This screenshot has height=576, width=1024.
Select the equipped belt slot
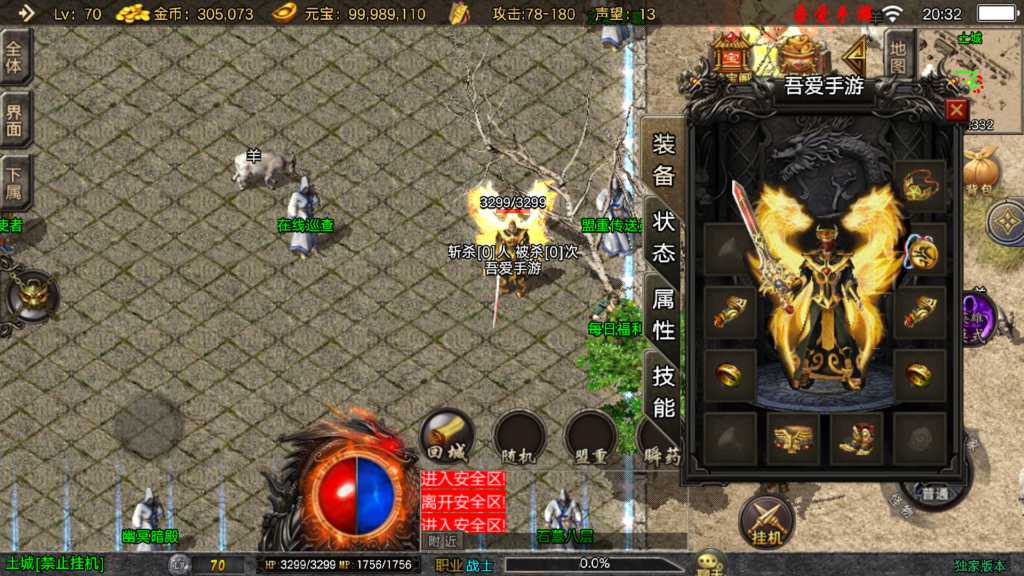tap(793, 438)
